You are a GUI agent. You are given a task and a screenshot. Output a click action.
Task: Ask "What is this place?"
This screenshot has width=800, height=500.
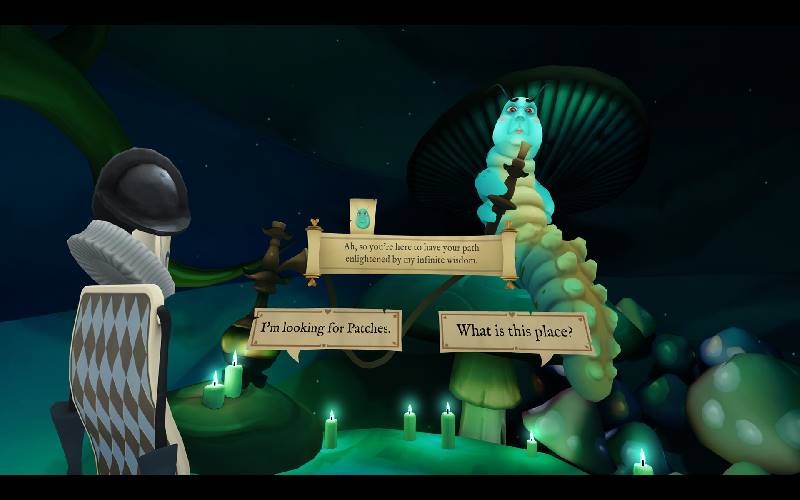(x=514, y=331)
